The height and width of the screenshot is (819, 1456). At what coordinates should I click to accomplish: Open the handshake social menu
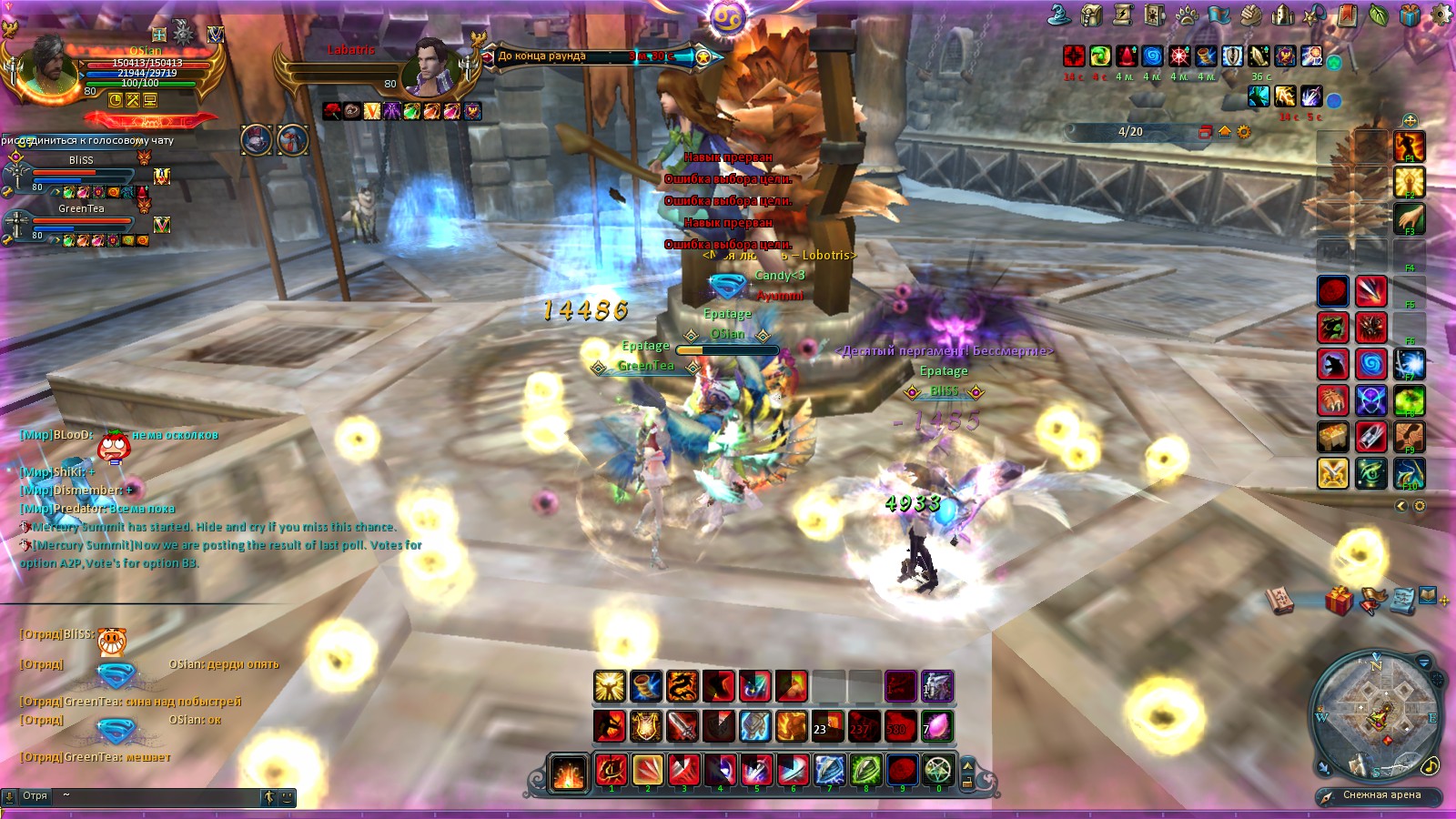coord(1251,15)
